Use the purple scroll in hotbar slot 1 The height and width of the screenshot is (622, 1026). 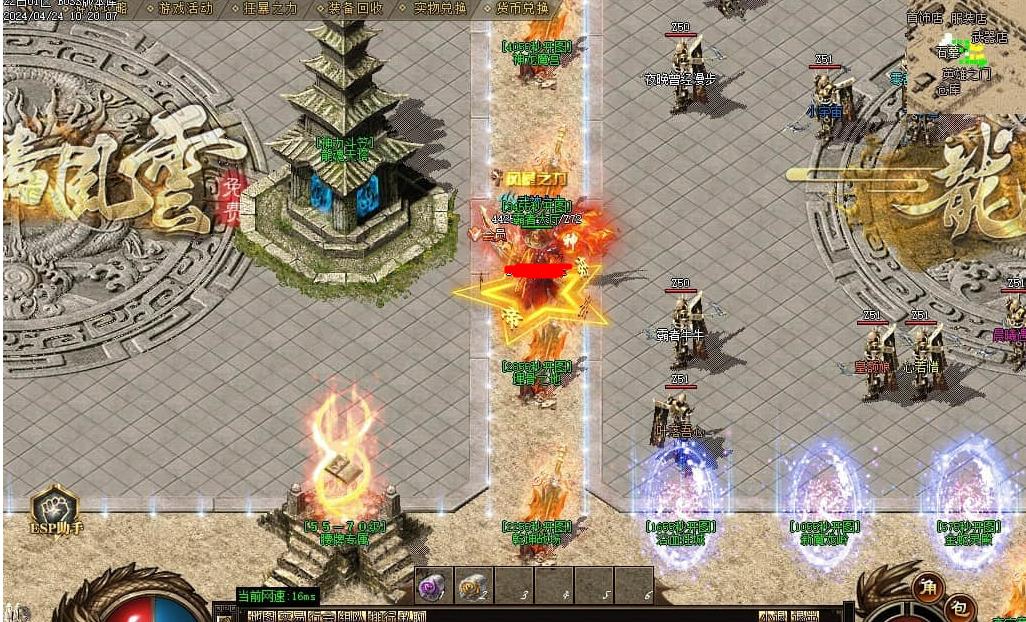(x=431, y=587)
